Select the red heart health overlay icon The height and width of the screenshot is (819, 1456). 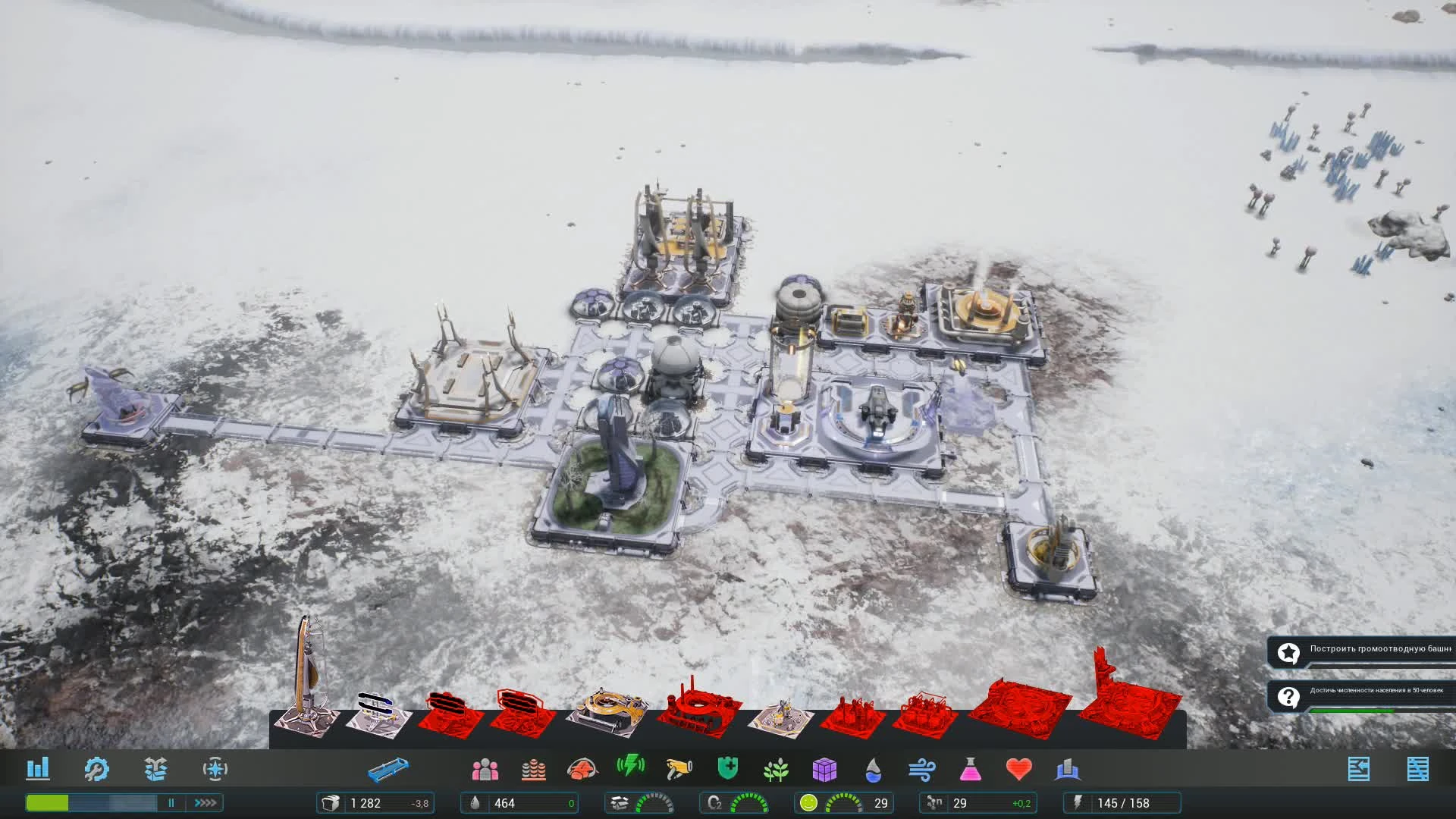[1019, 769]
